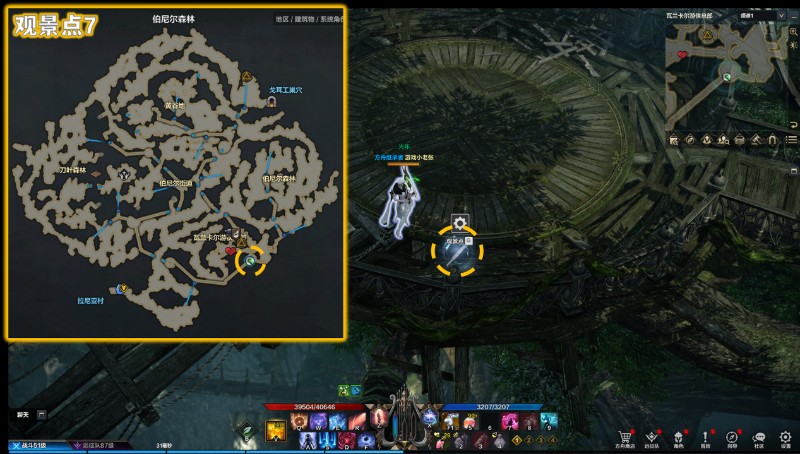Image resolution: width=800 pixels, height=454 pixels.
Task: Select the 戈耳工巢穴 dungeon entrance on the map
Action: pyautogui.click(x=272, y=102)
